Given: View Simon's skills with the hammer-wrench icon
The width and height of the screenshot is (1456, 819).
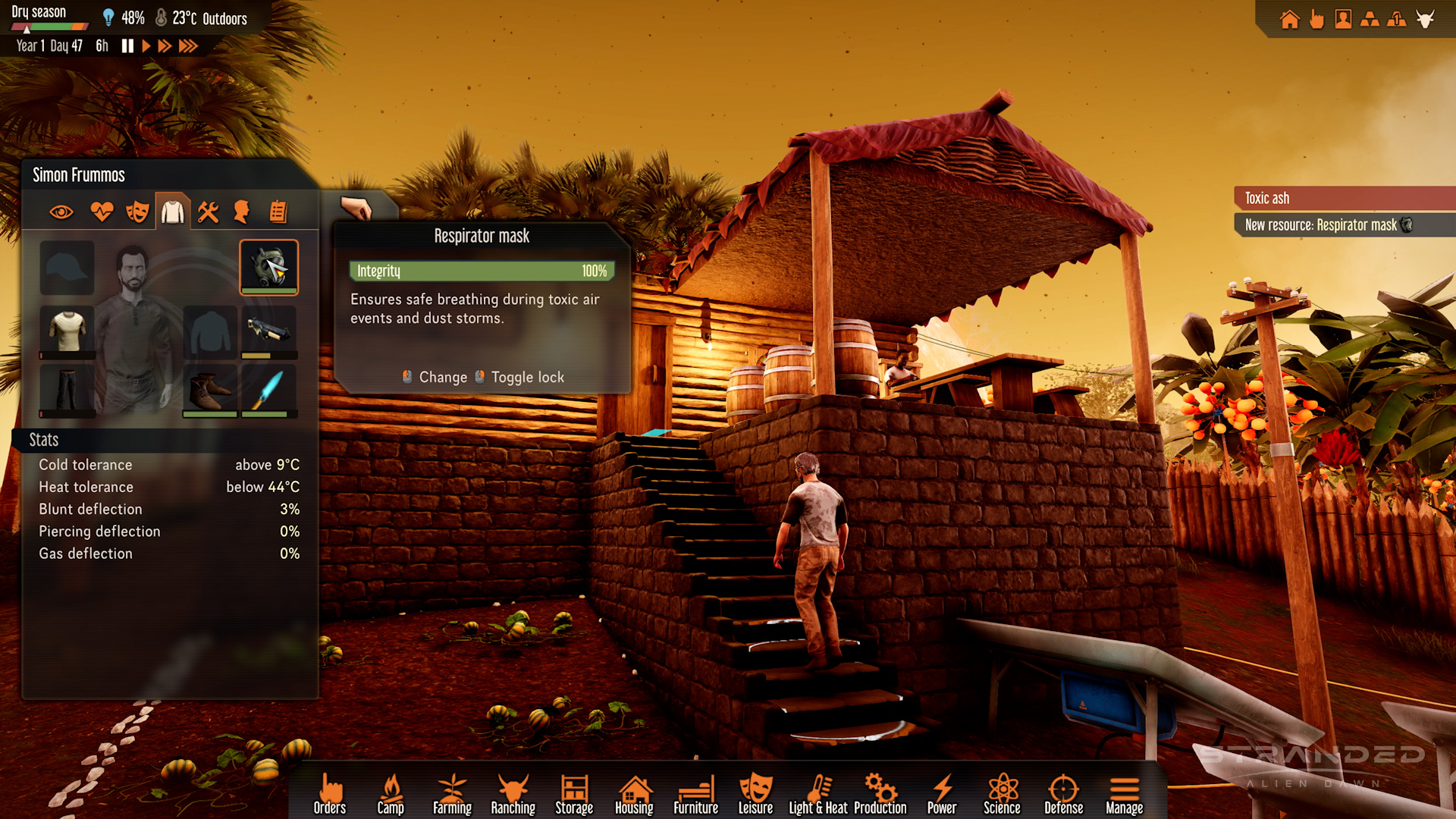Looking at the screenshot, I should [208, 212].
